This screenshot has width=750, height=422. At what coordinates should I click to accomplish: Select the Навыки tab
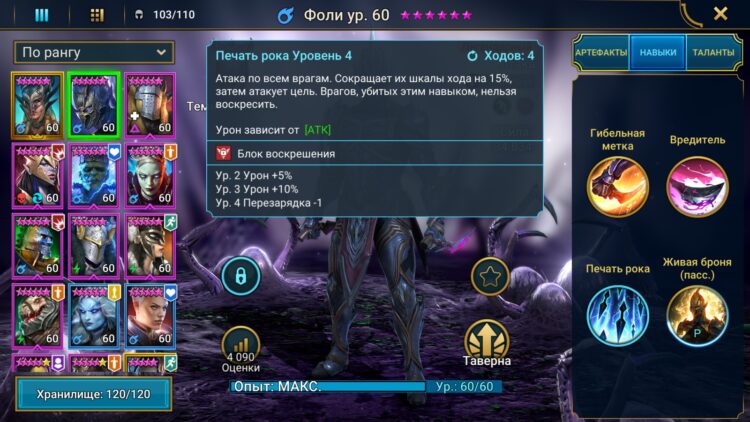point(657,52)
